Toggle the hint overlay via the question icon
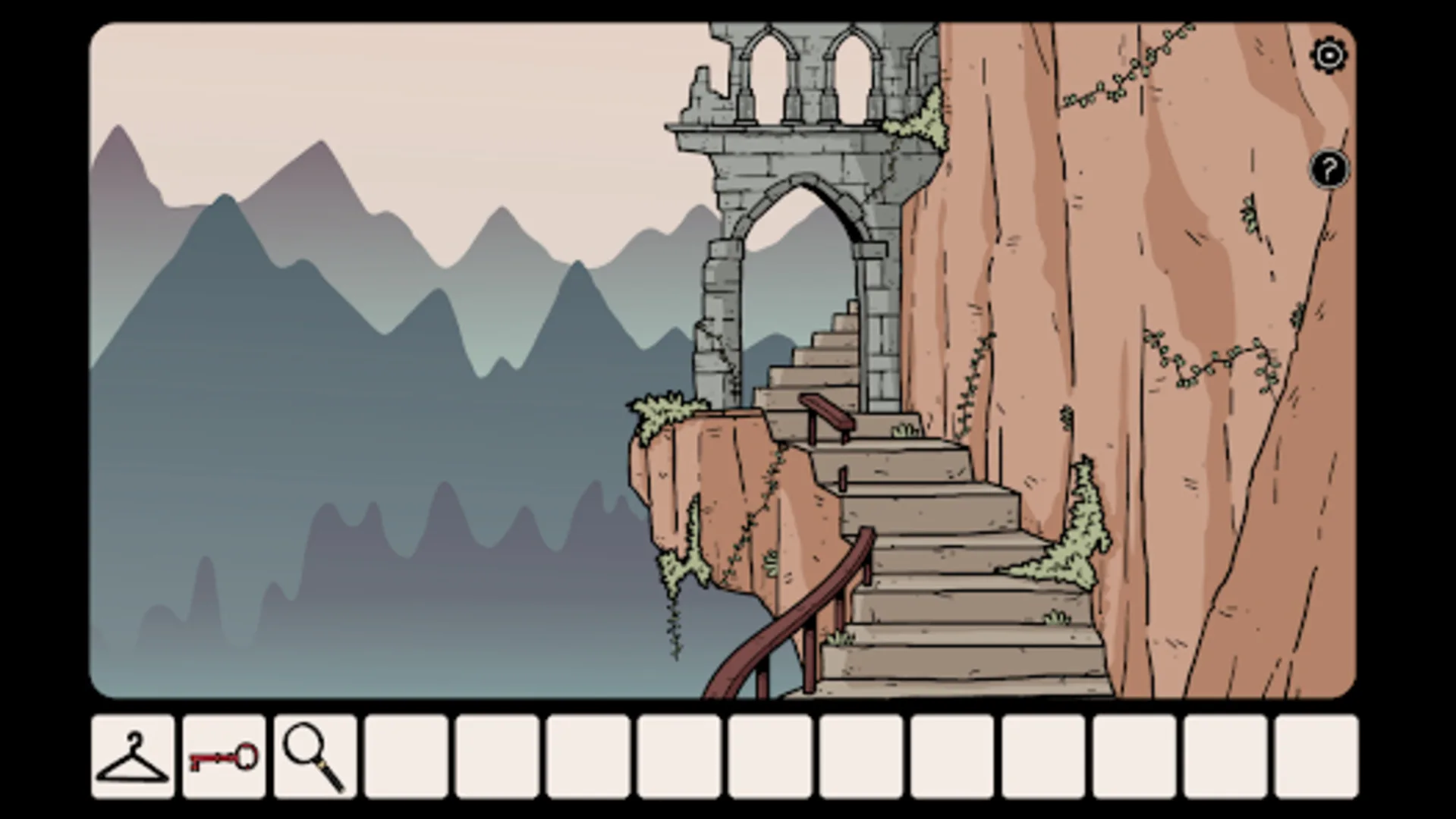The height and width of the screenshot is (819, 1456). 1328,168
